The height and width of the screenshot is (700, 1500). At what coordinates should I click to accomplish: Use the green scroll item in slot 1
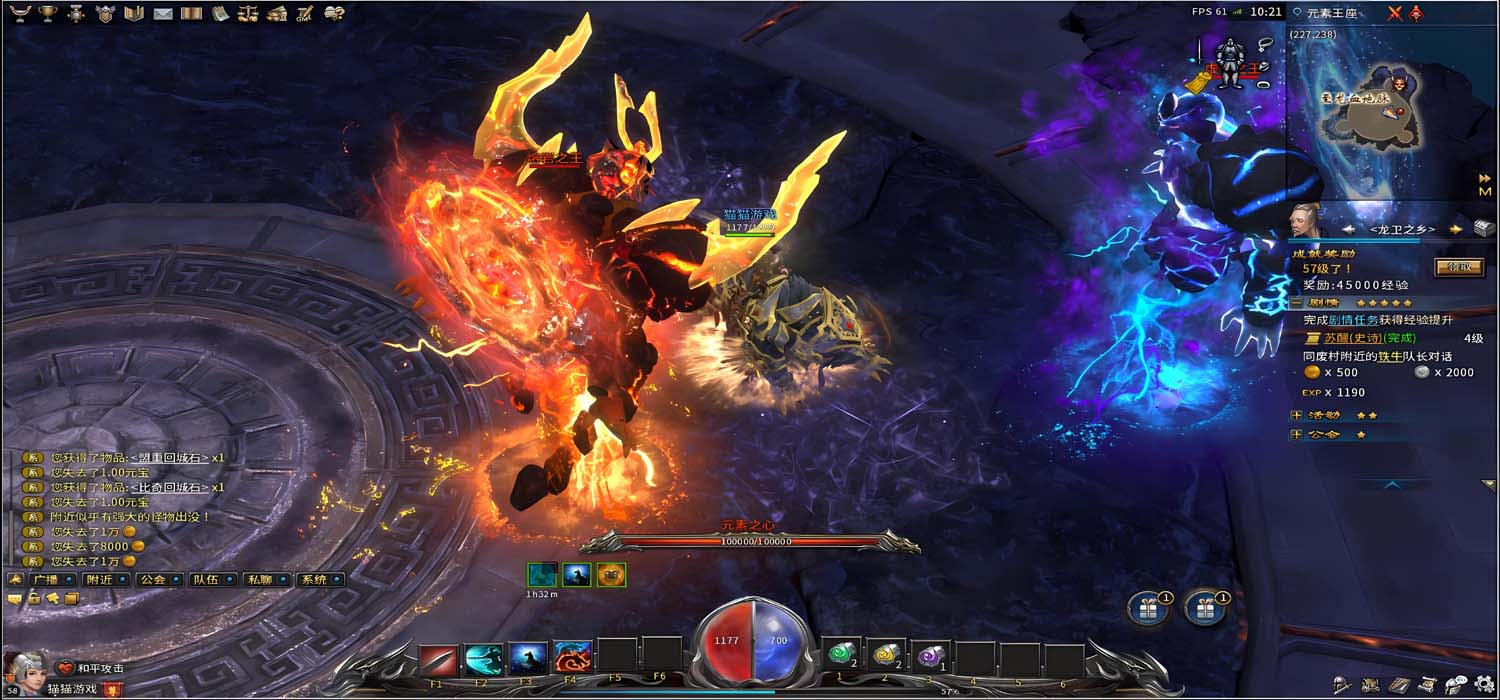840,656
